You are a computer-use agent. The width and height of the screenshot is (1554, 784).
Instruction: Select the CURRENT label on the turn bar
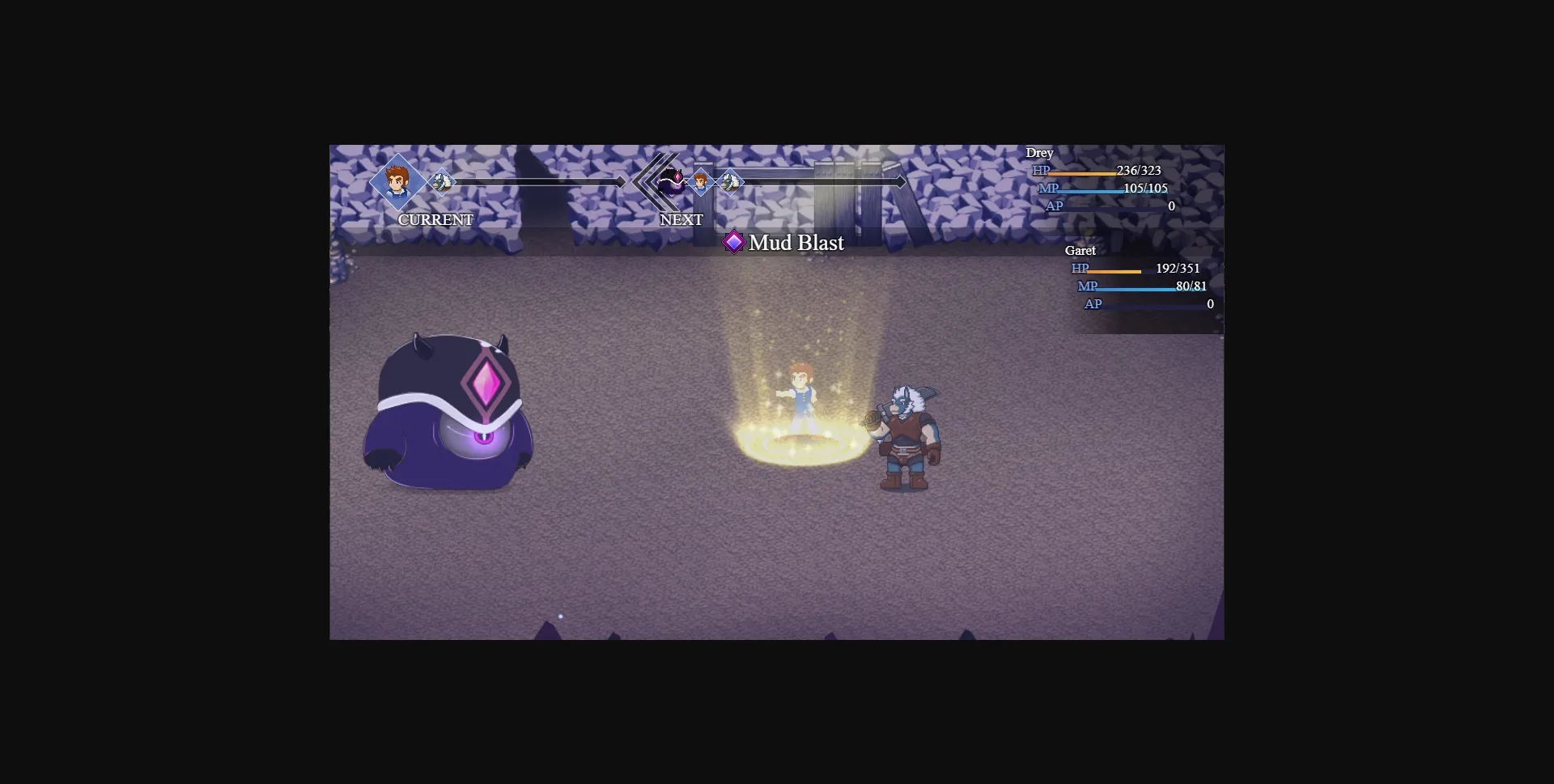point(435,219)
